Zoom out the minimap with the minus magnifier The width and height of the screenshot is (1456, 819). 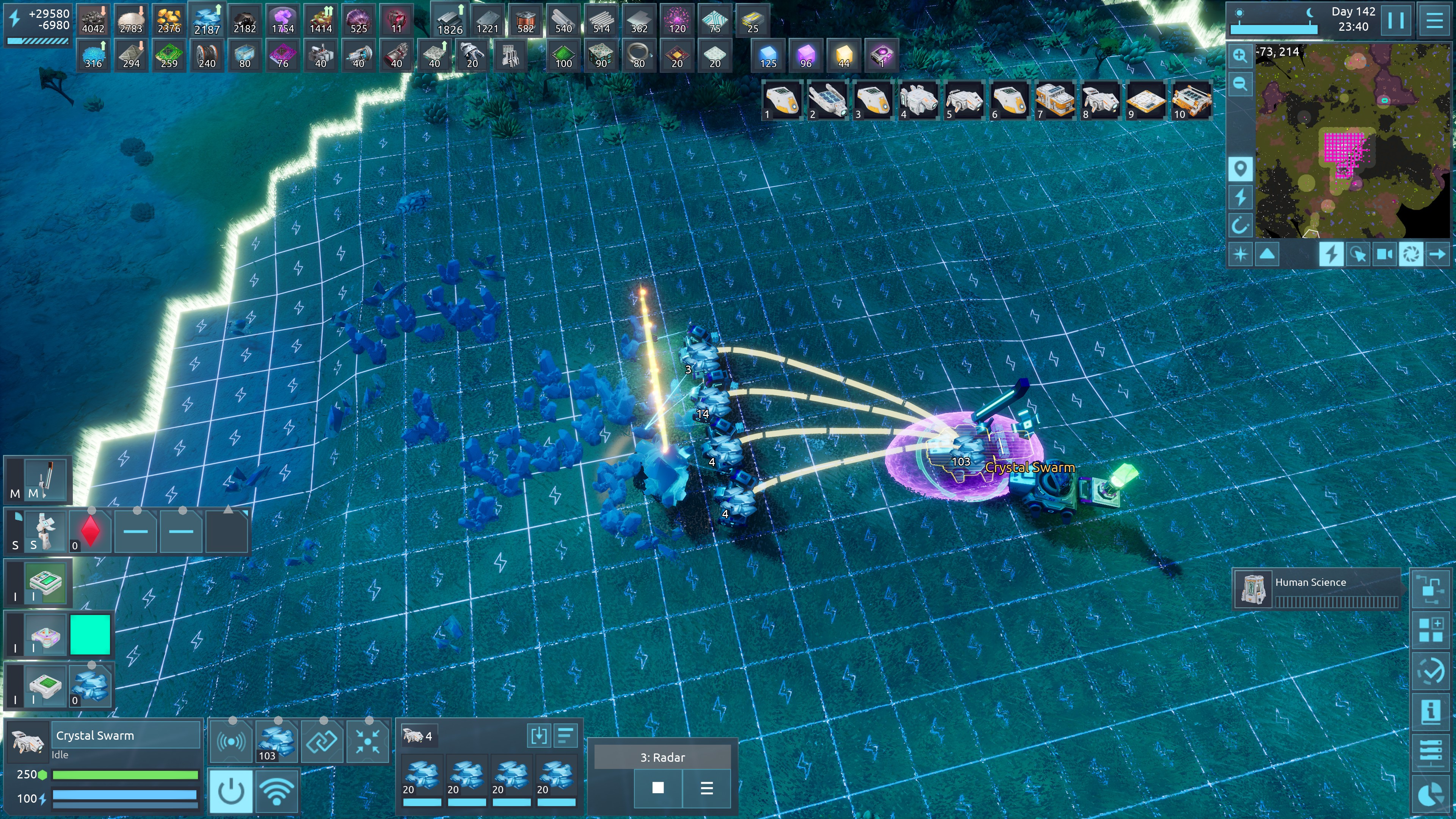point(1240,84)
